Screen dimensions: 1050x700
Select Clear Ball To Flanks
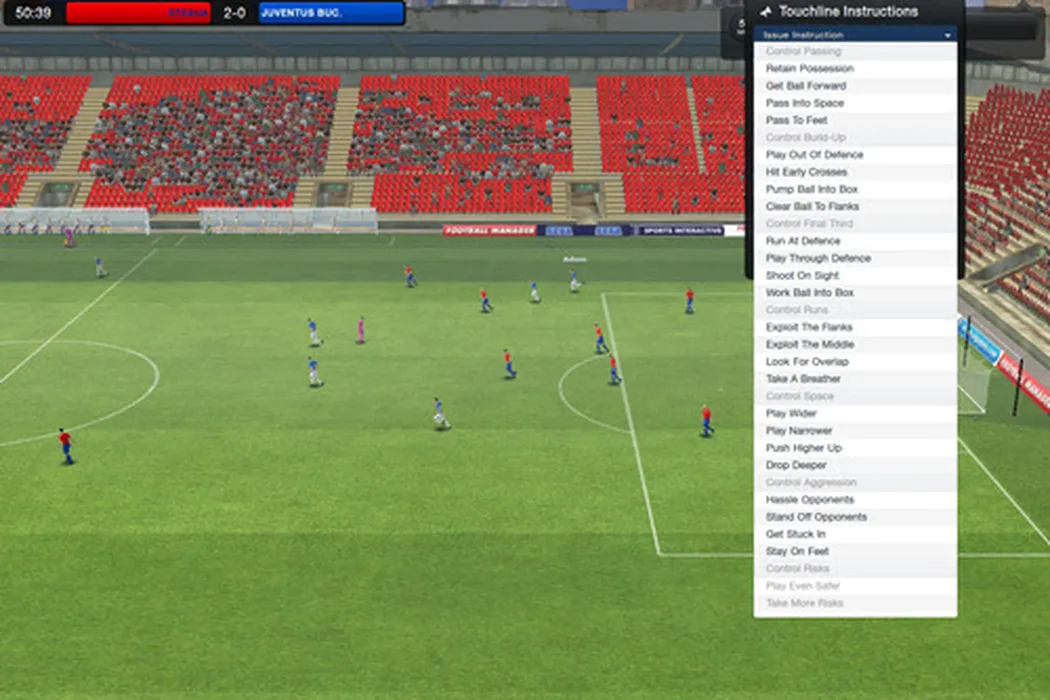click(812, 207)
